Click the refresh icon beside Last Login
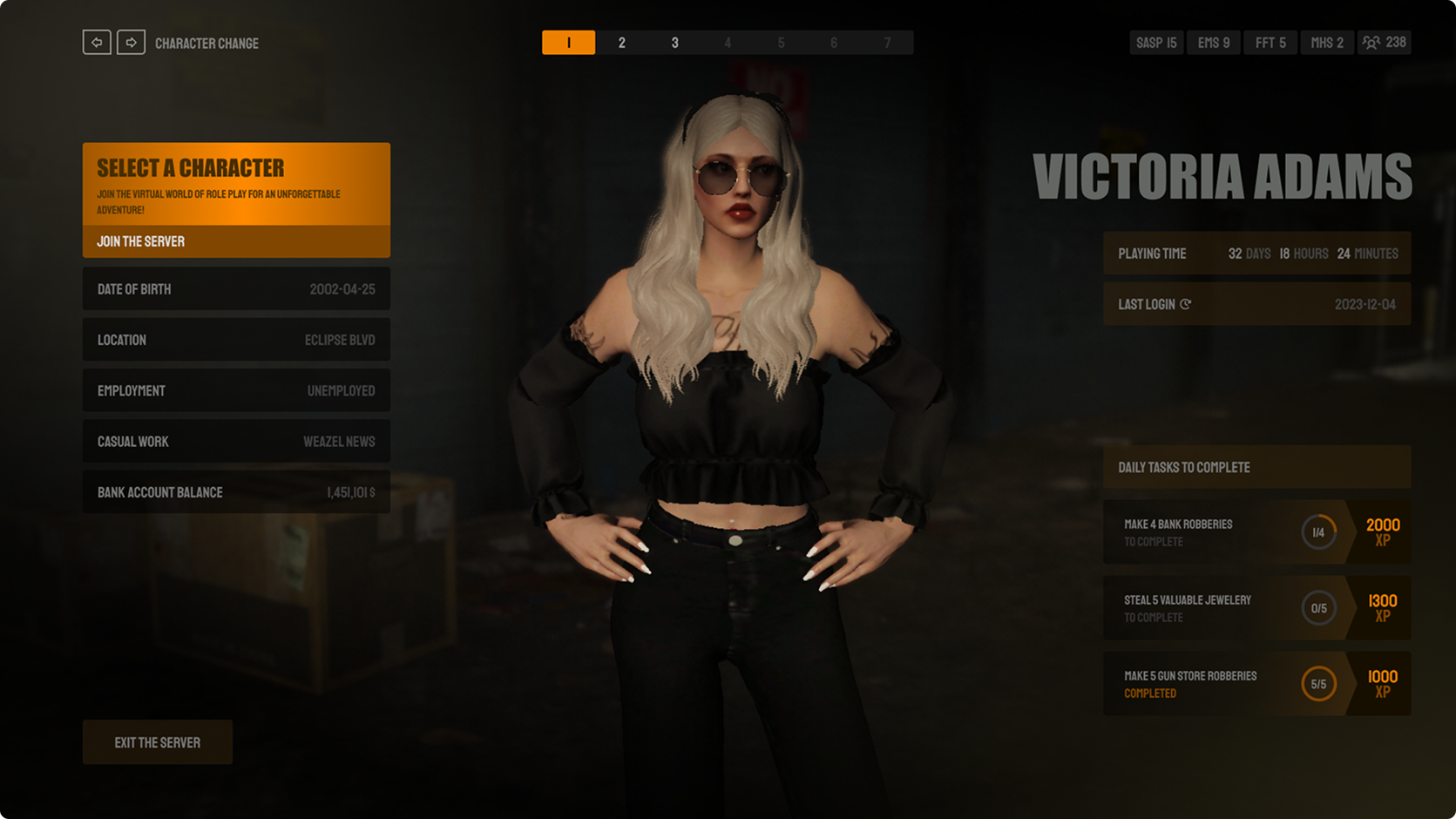 pos(1185,304)
